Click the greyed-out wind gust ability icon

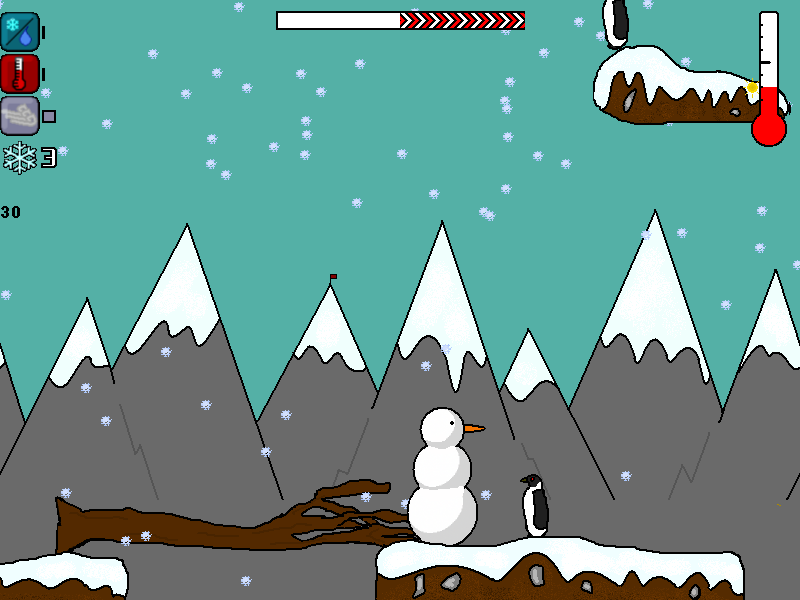[x=20, y=116]
